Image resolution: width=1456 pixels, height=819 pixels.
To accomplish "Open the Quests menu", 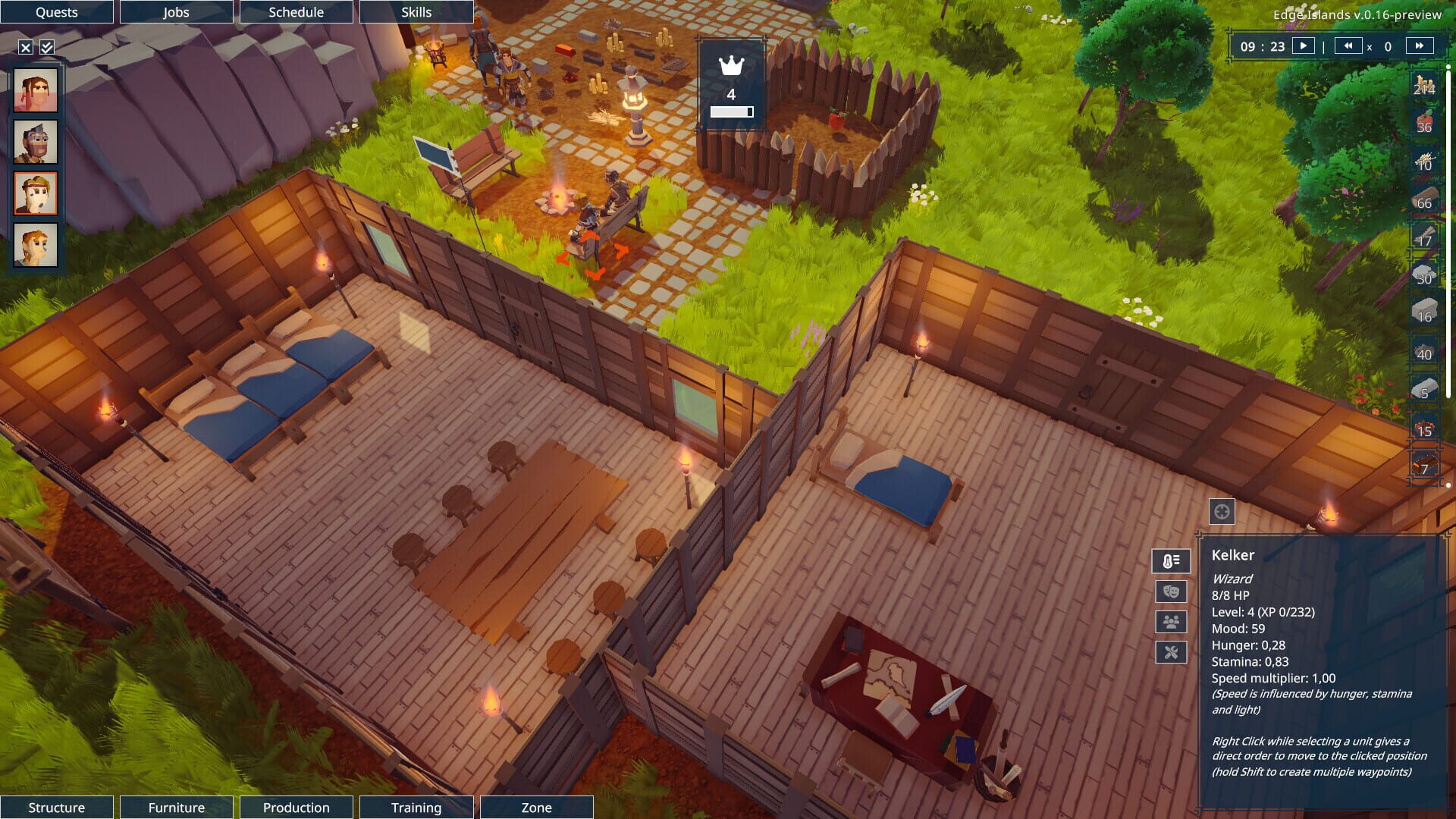I will (x=56, y=11).
